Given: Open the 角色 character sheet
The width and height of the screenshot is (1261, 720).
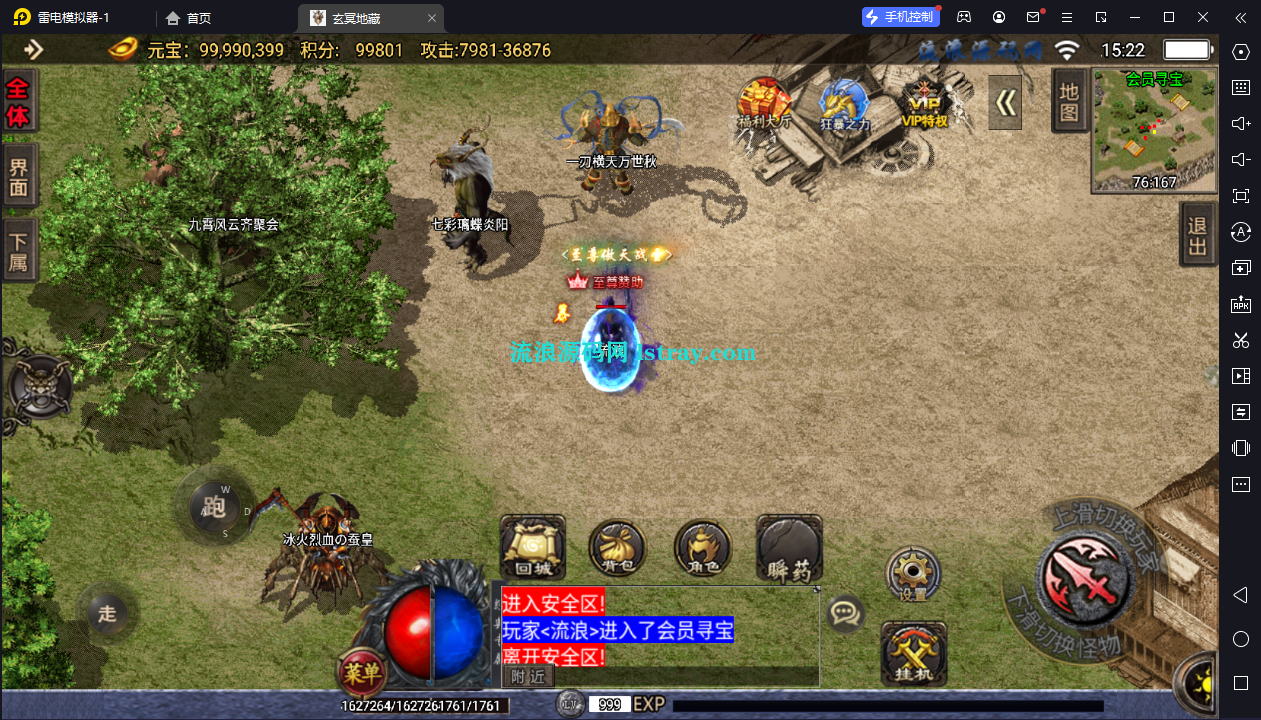Looking at the screenshot, I should point(702,548).
